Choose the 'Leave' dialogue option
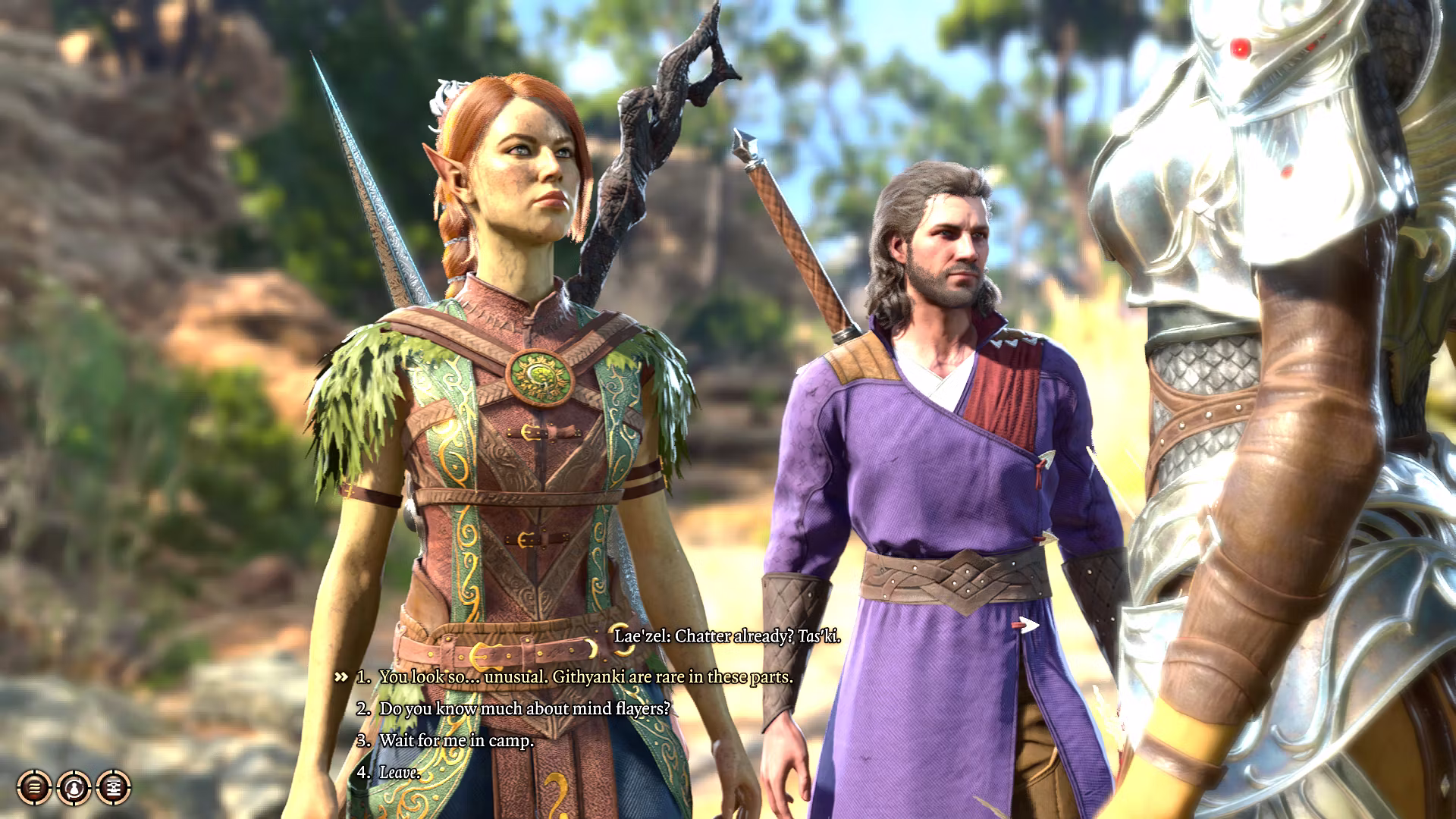 click(400, 772)
